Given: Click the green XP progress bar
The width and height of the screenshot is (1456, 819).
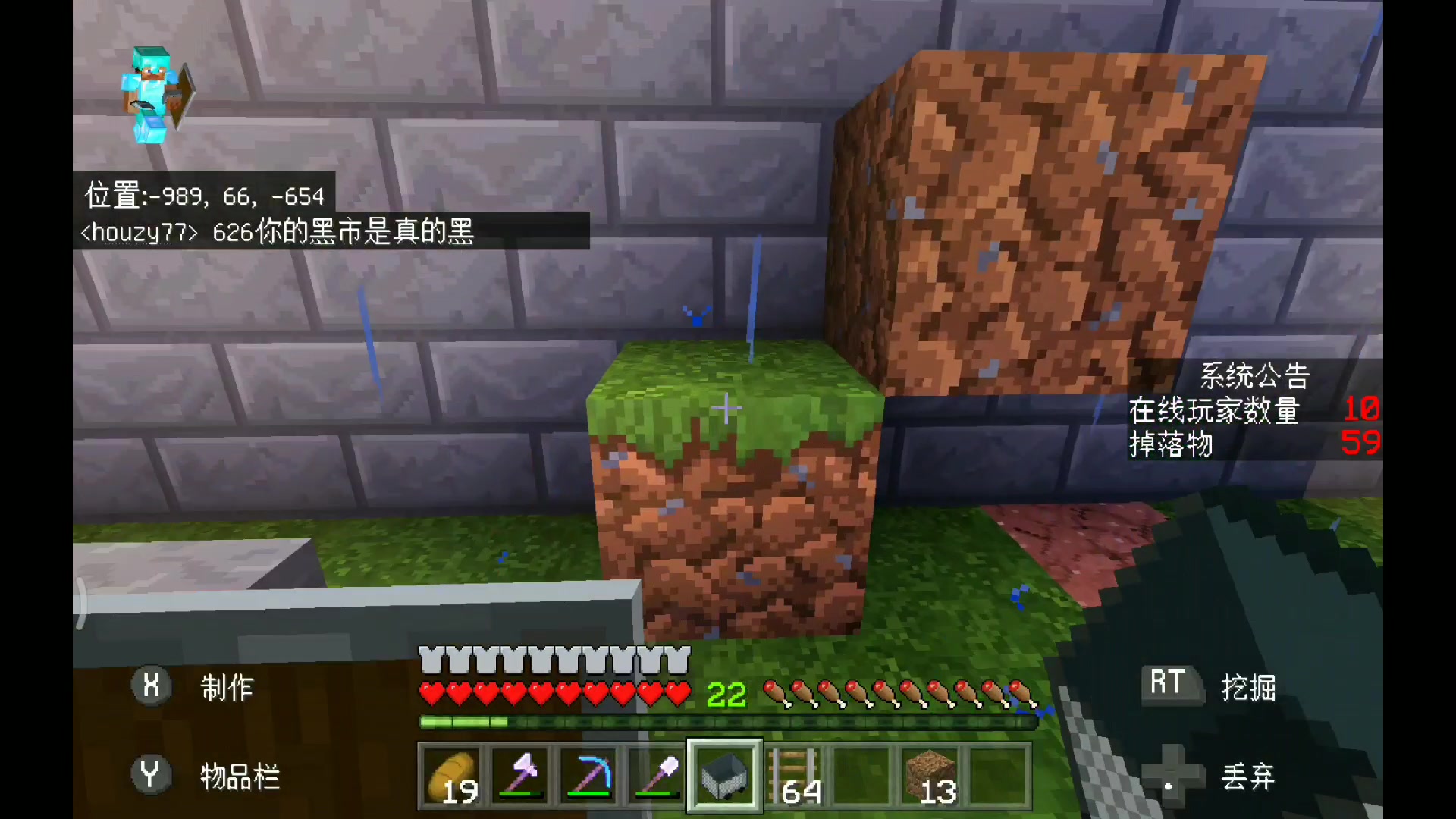Looking at the screenshot, I should pyautogui.click(x=728, y=722).
